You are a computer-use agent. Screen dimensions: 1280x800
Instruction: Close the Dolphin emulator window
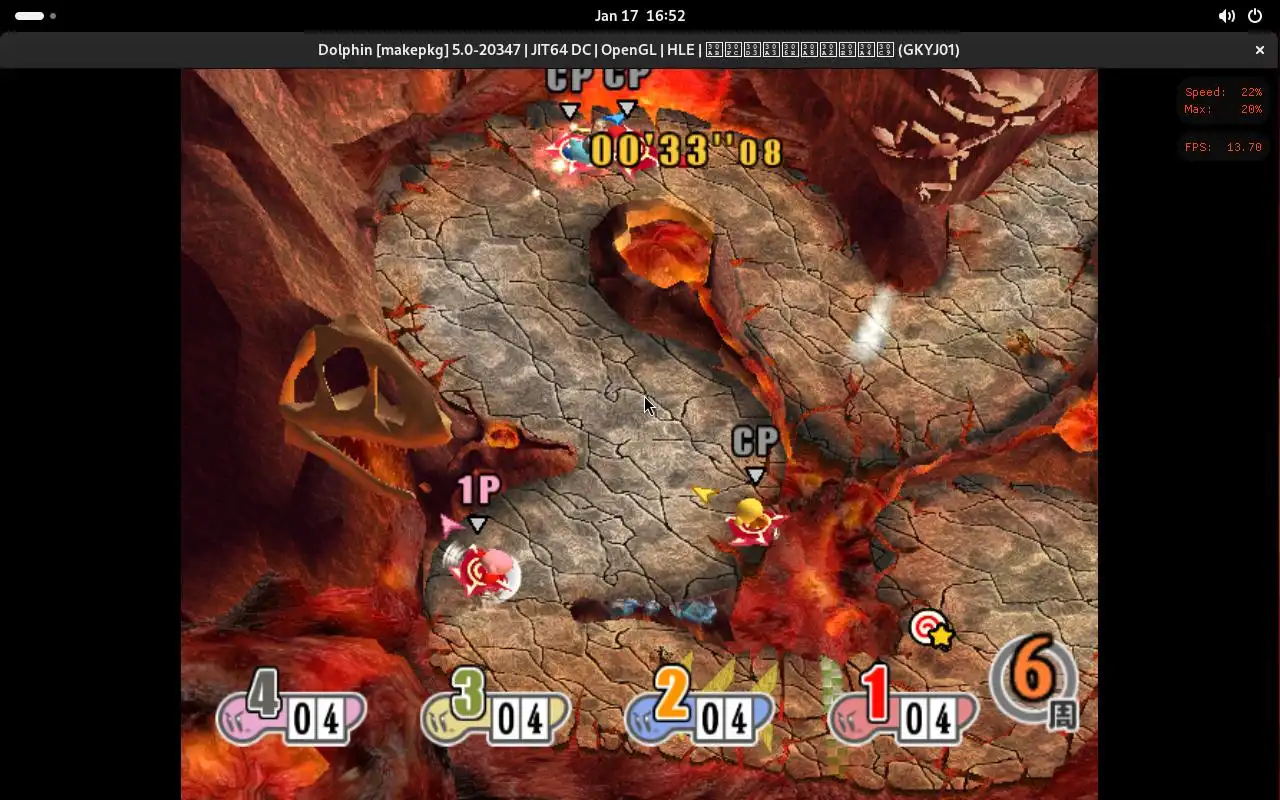(x=1260, y=50)
